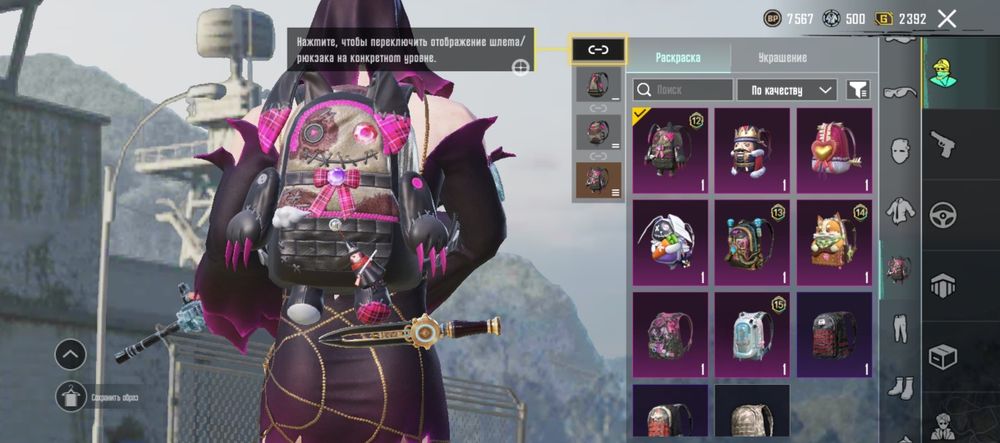1000x443 pixels.
Task: Switch to the Украшение tab
Action: click(782, 58)
